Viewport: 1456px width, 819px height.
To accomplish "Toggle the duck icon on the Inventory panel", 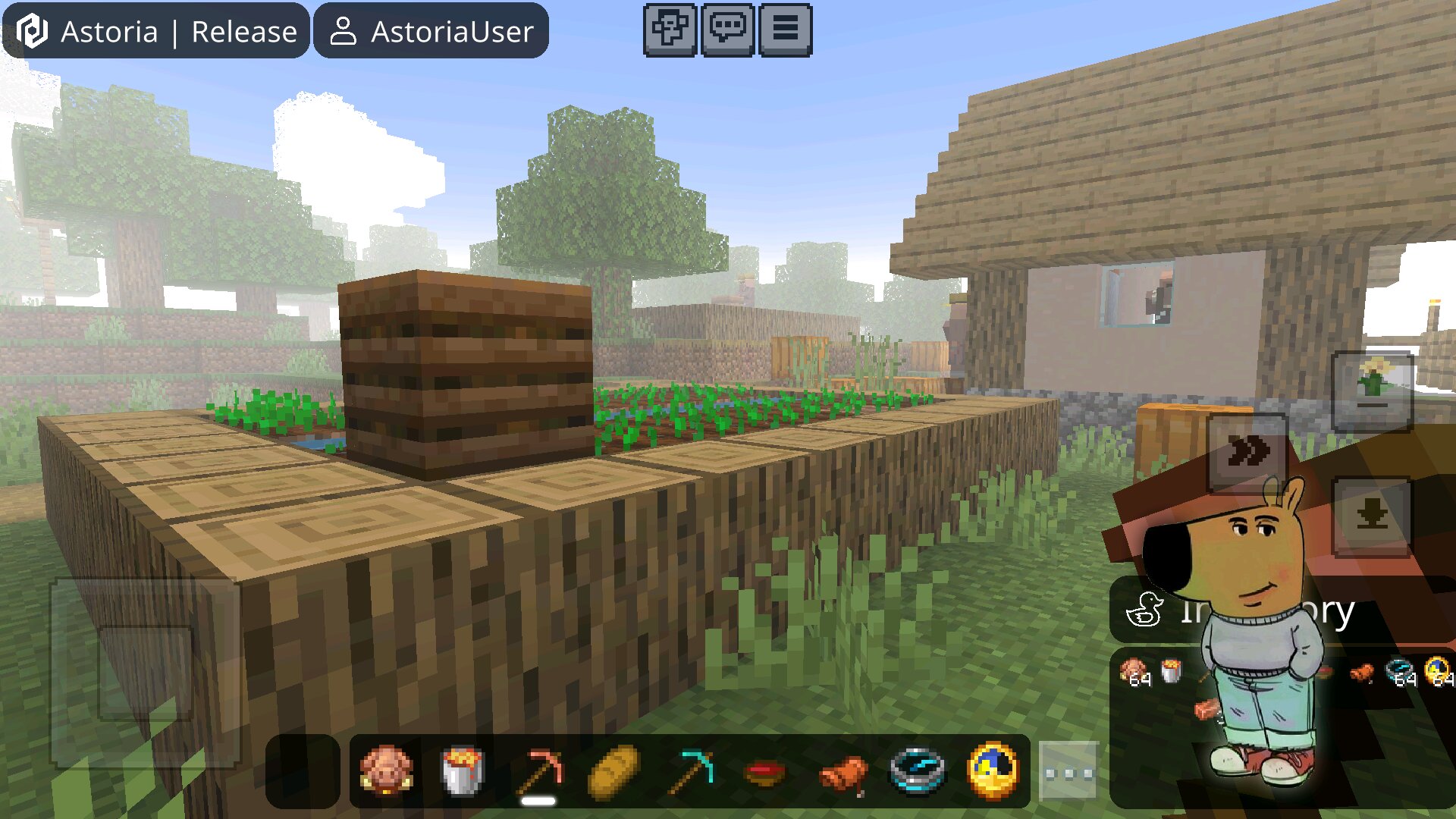I will point(1147,608).
